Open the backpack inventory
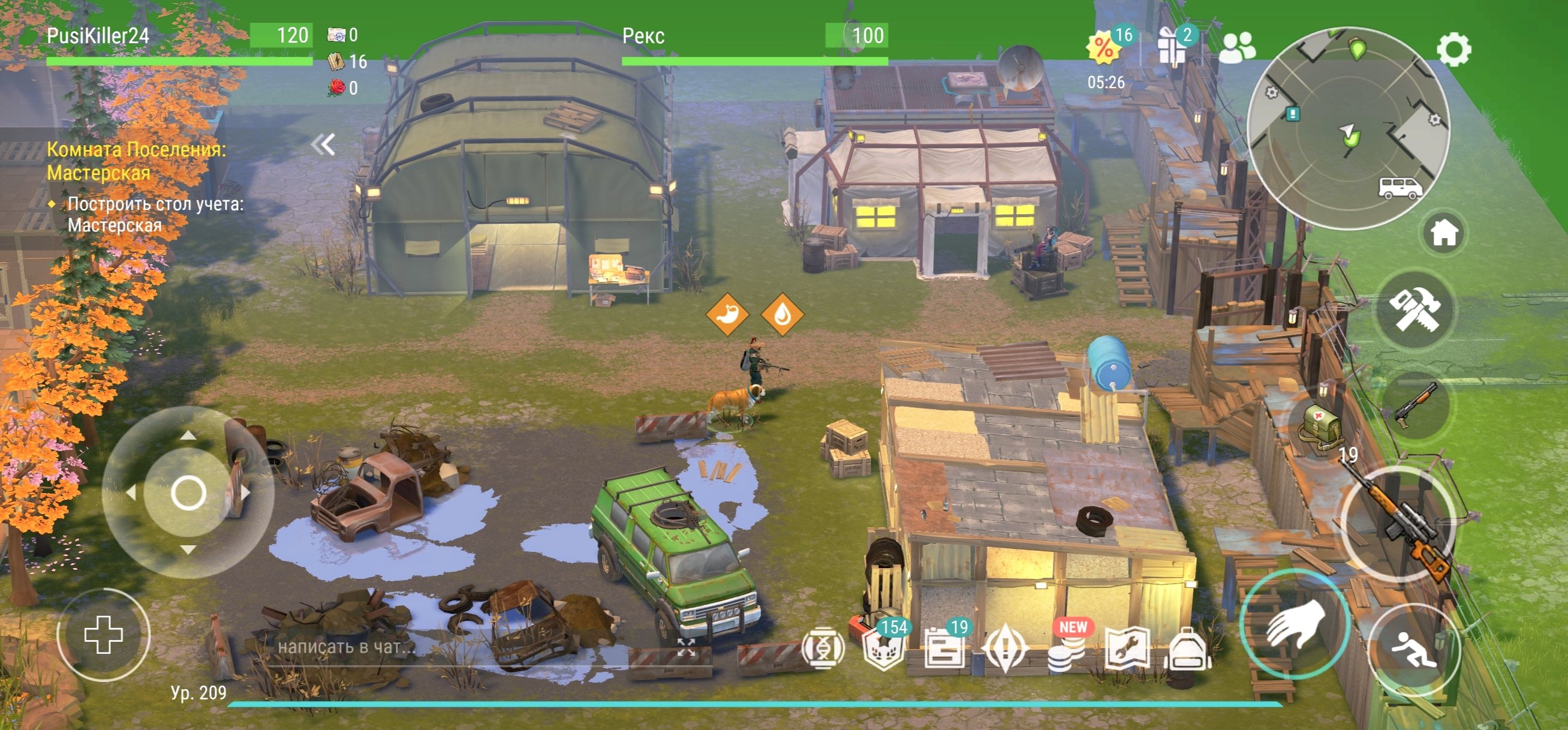The width and height of the screenshot is (1568, 730). [1188, 650]
